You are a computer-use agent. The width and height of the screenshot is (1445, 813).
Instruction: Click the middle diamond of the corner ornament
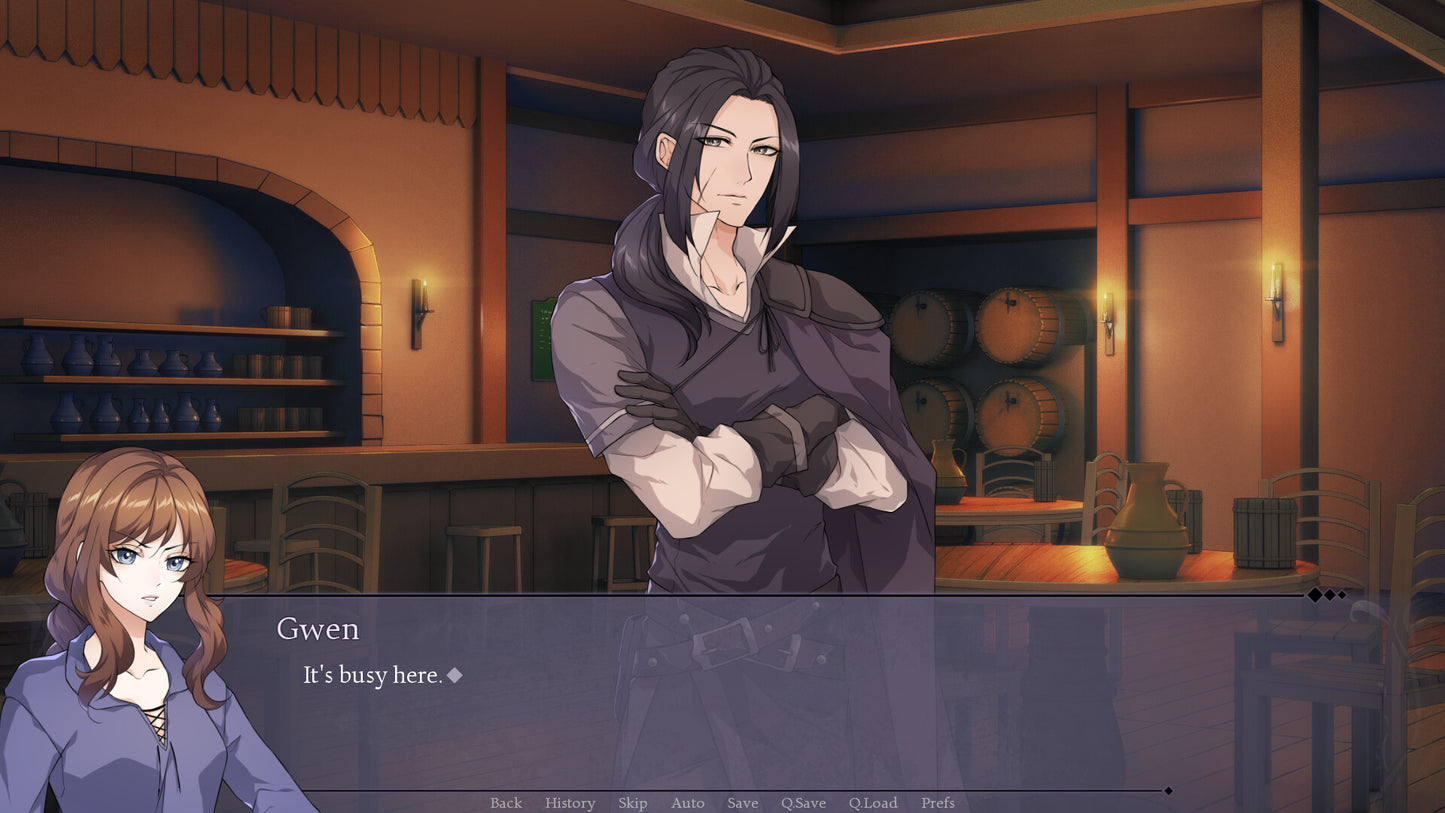(1330, 595)
